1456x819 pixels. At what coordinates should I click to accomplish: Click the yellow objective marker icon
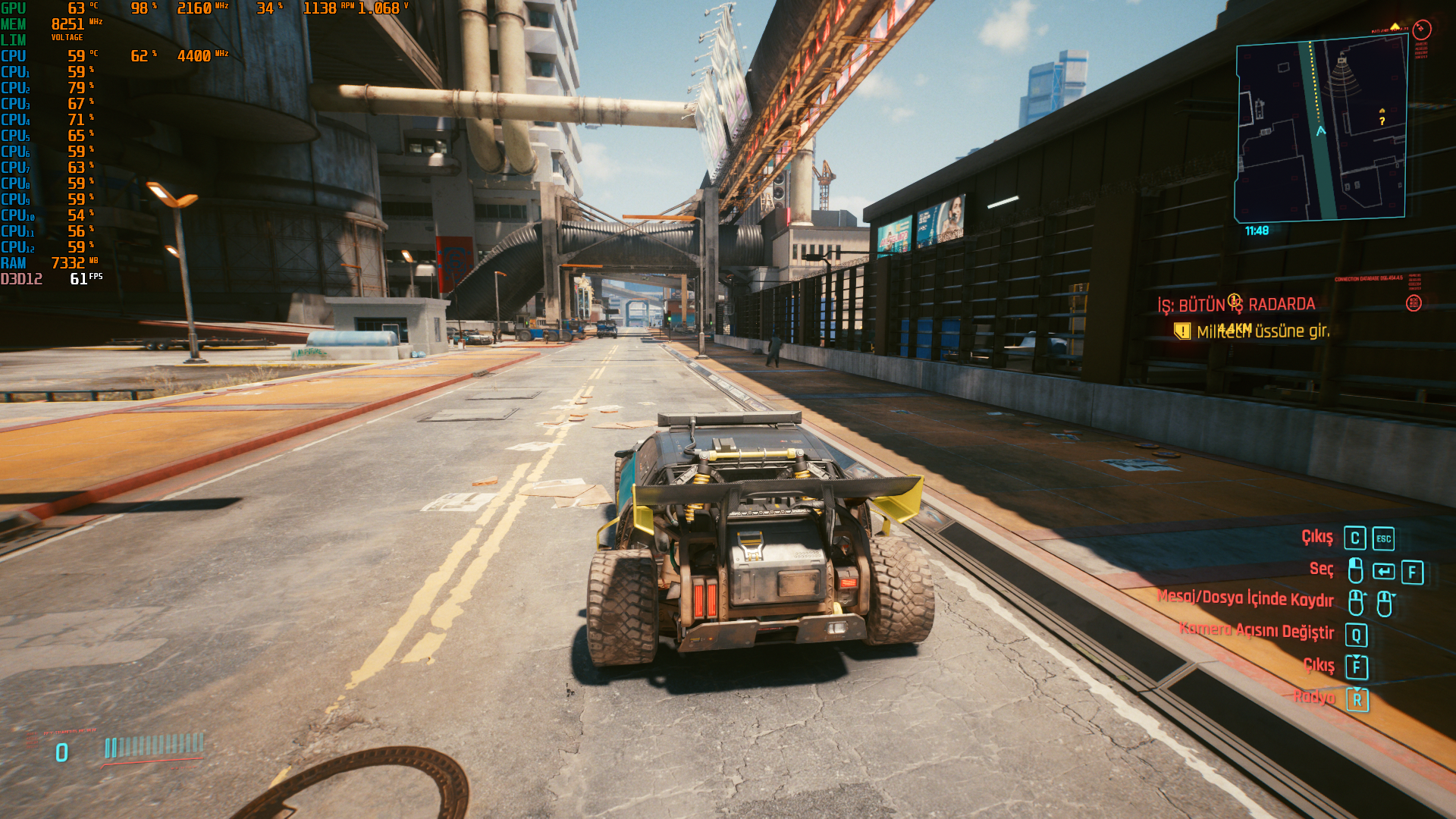click(1181, 331)
